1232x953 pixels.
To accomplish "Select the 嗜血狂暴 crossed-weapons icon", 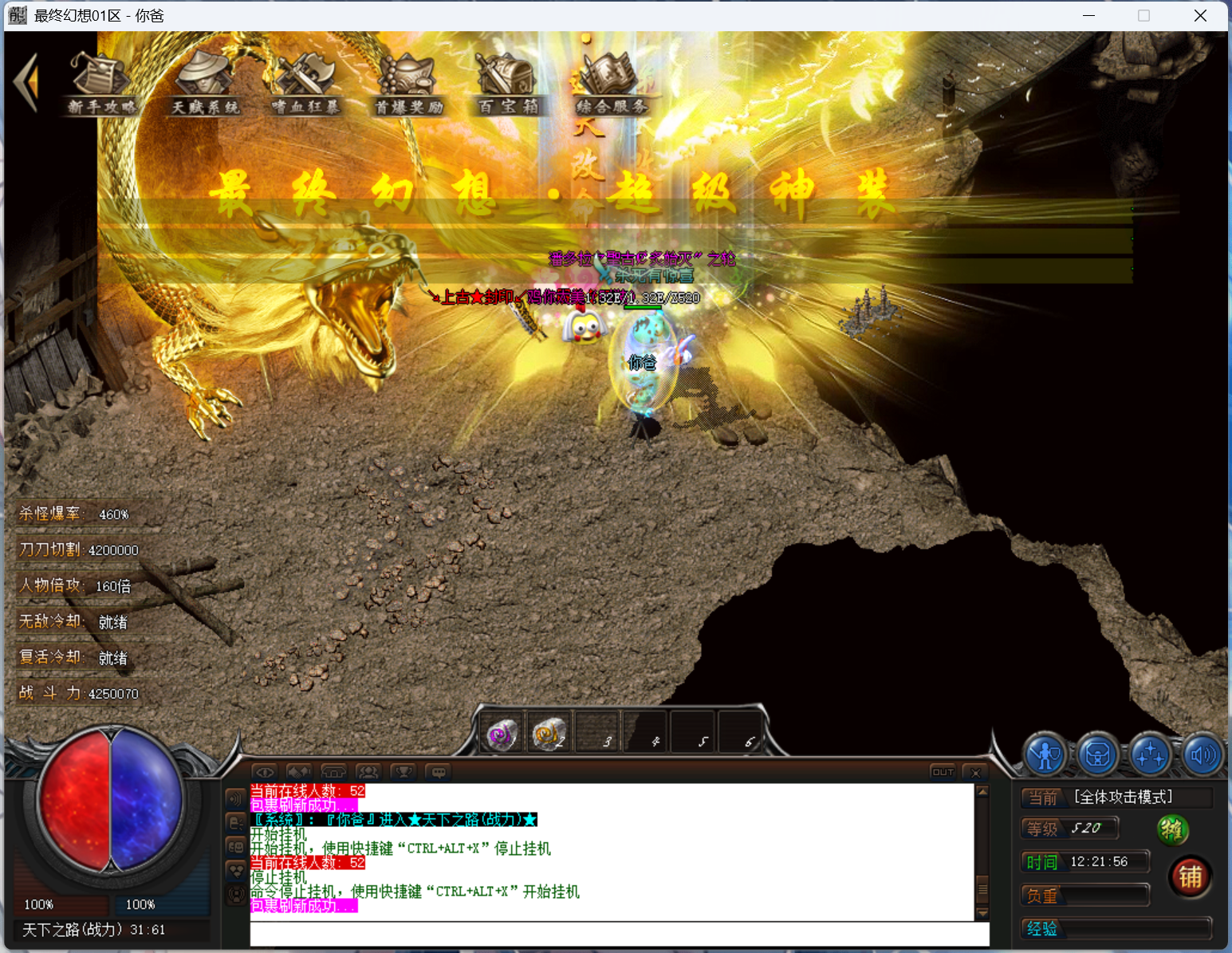I will tap(305, 85).
